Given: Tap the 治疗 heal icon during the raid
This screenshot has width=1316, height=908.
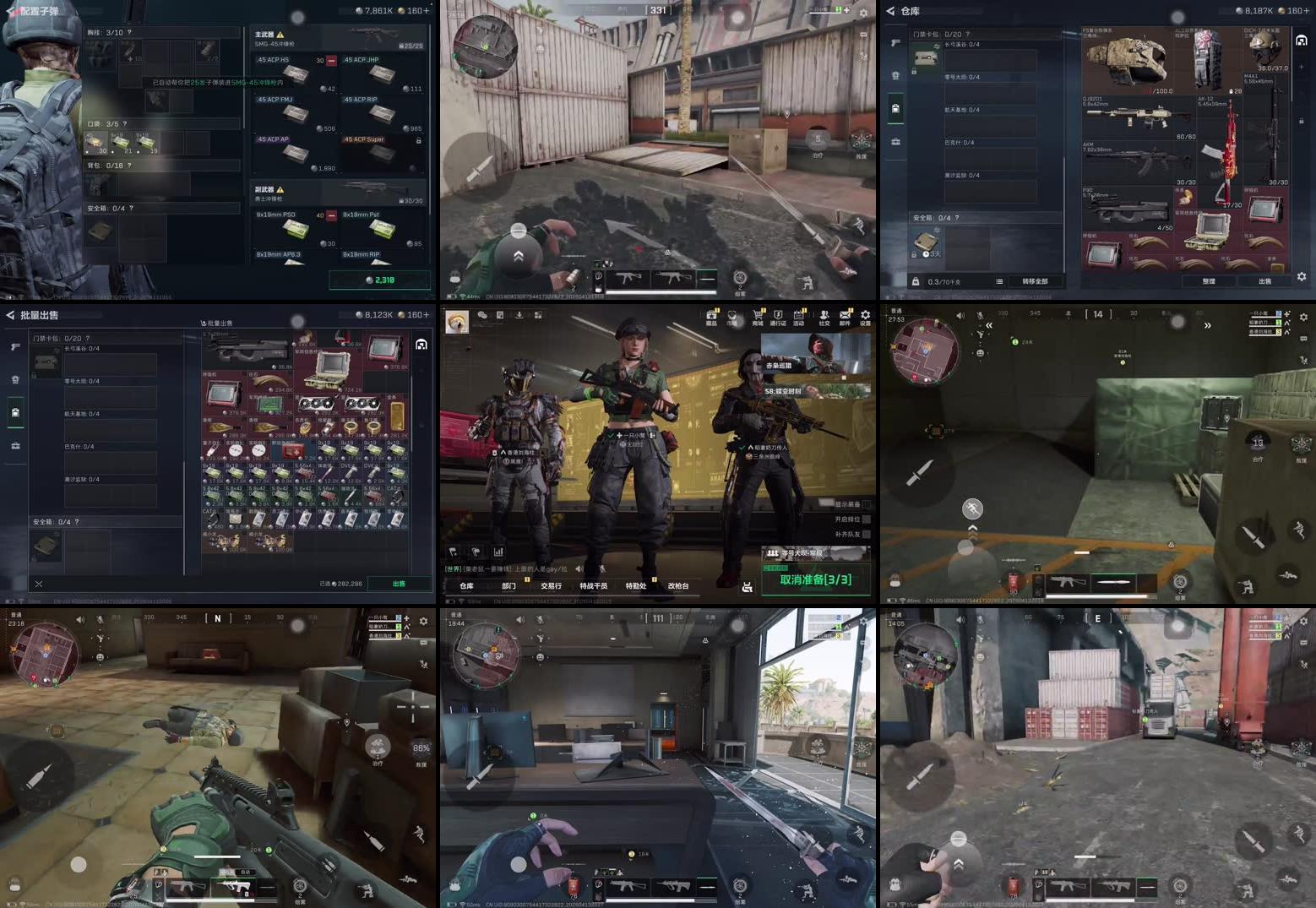Looking at the screenshot, I should [x=1258, y=440].
